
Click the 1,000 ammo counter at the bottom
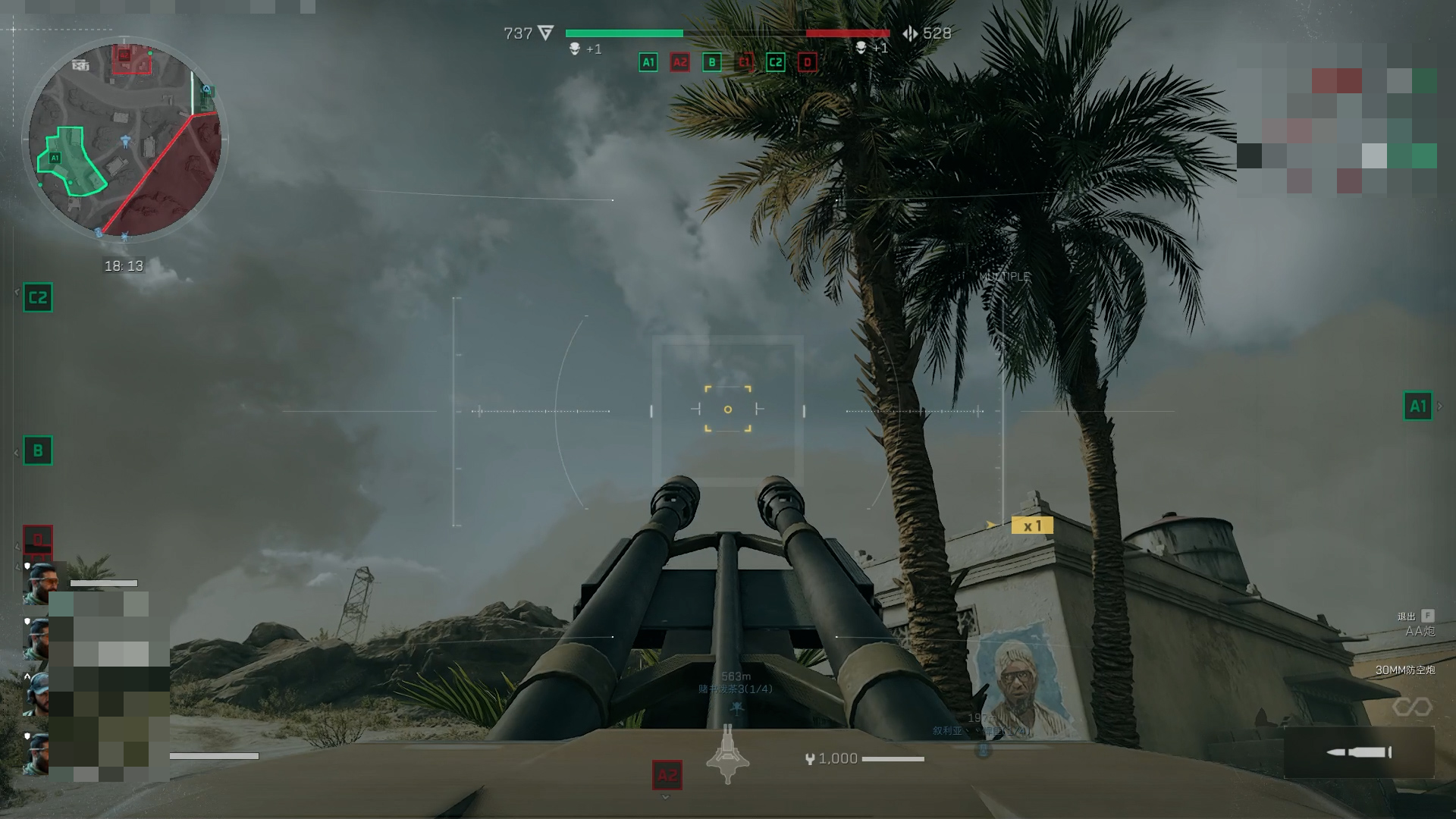coord(838,758)
